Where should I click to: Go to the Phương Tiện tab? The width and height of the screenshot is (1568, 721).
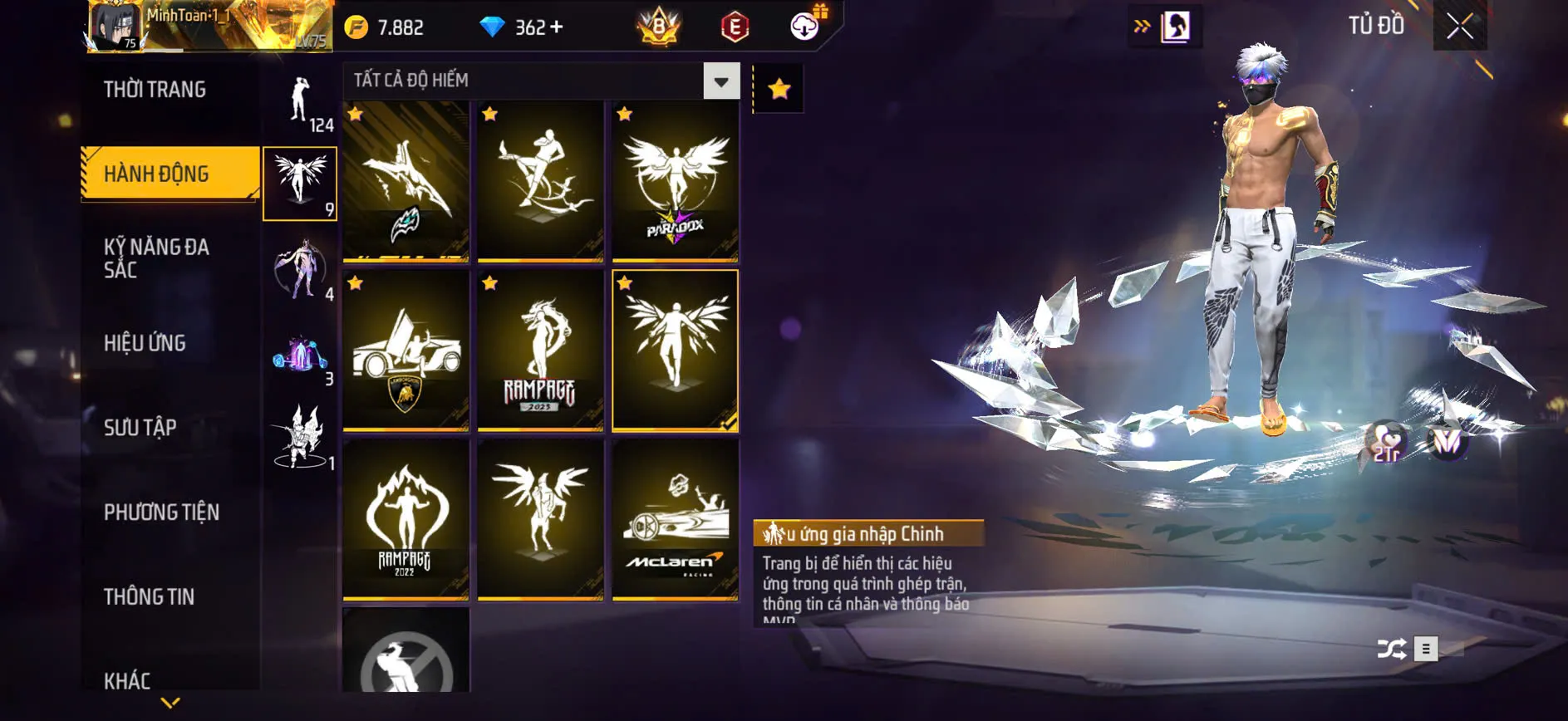tap(161, 513)
